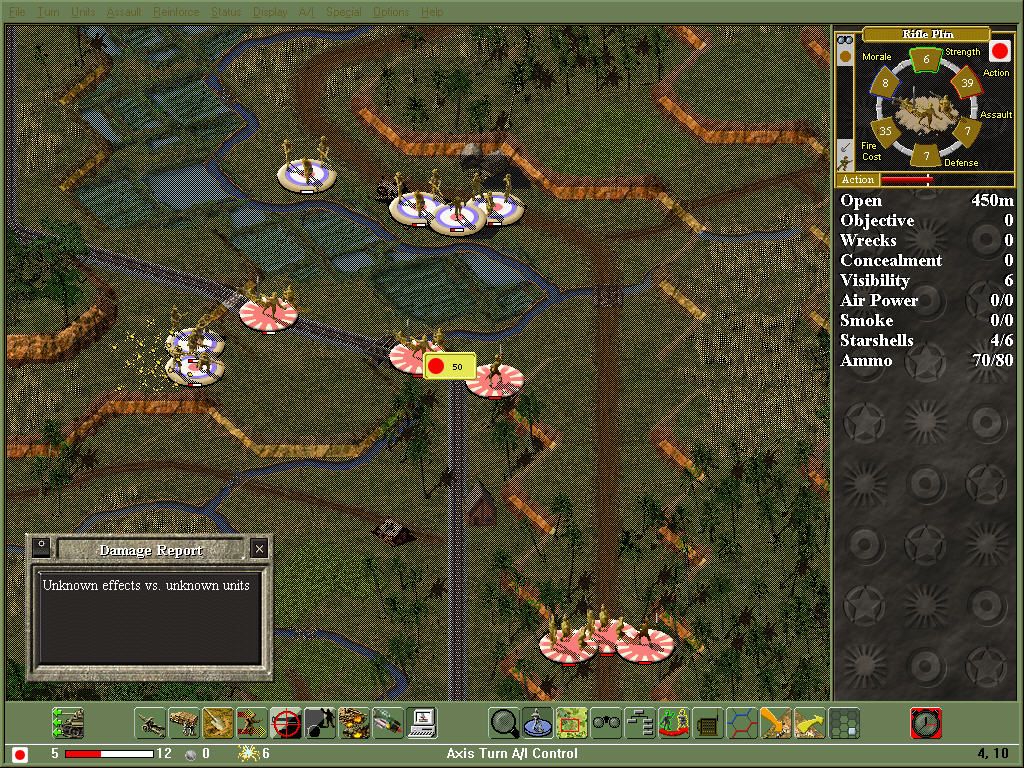Open the Reinforce menu
Image resolution: width=1024 pixels, height=768 pixels.
(x=176, y=12)
